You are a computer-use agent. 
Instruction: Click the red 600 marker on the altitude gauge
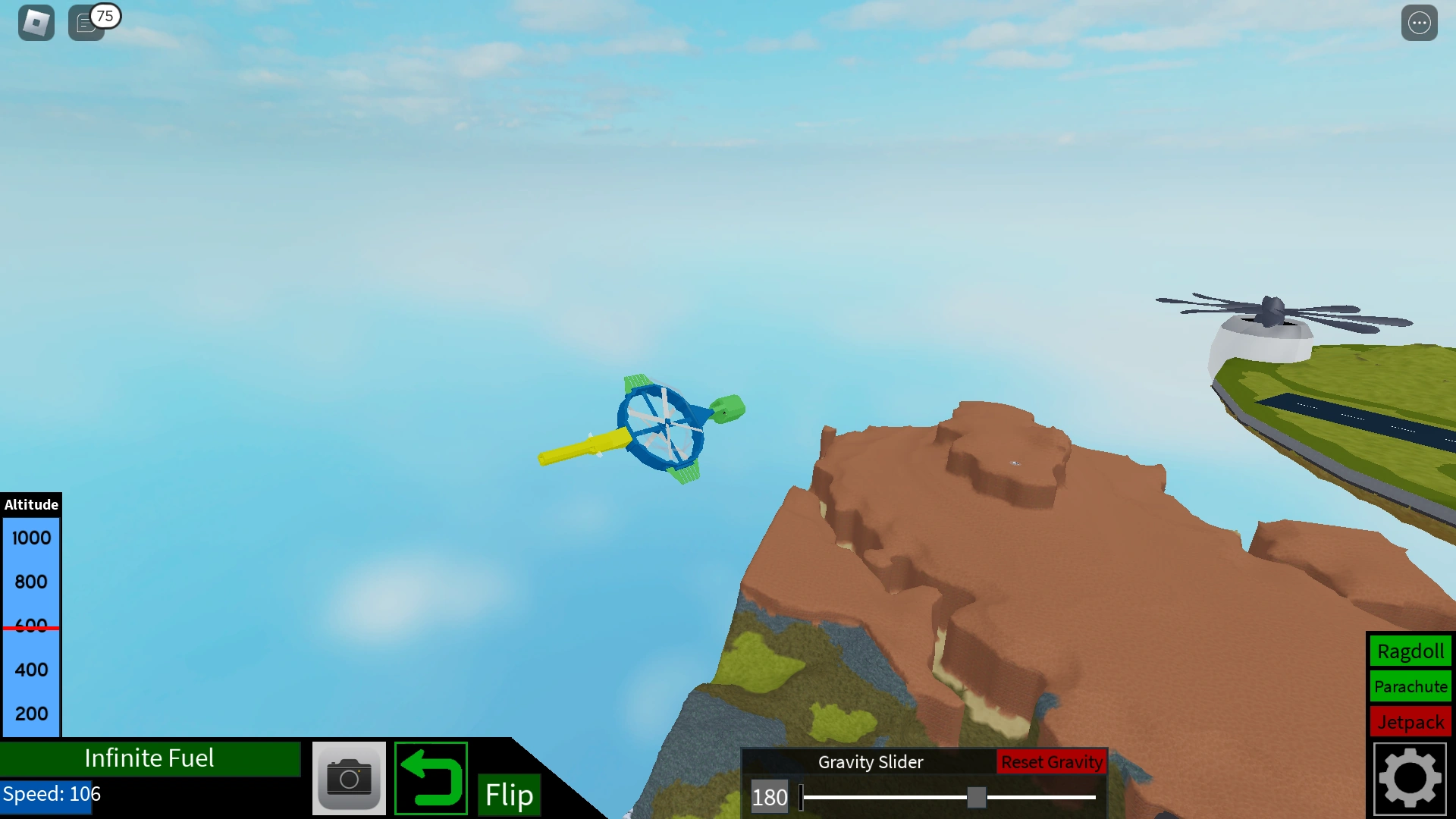pos(30,626)
